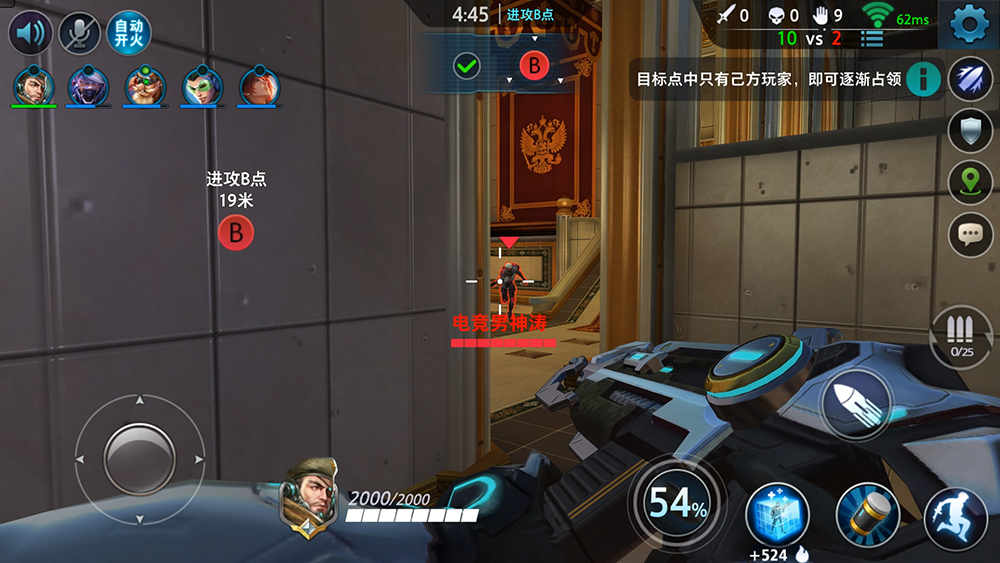Select the red B objective indicator

(534, 66)
